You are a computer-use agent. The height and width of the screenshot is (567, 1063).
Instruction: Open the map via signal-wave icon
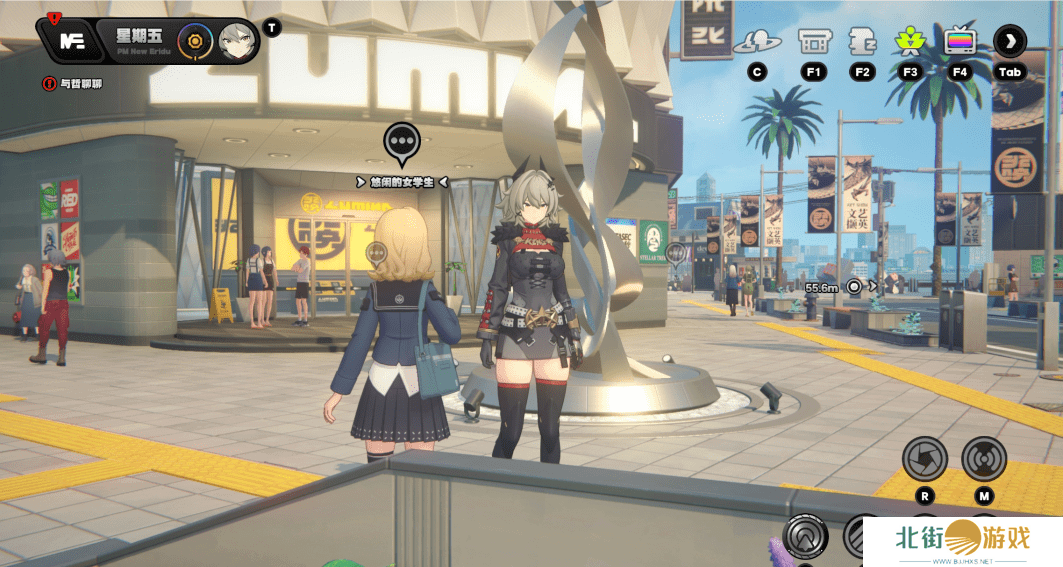click(x=984, y=459)
